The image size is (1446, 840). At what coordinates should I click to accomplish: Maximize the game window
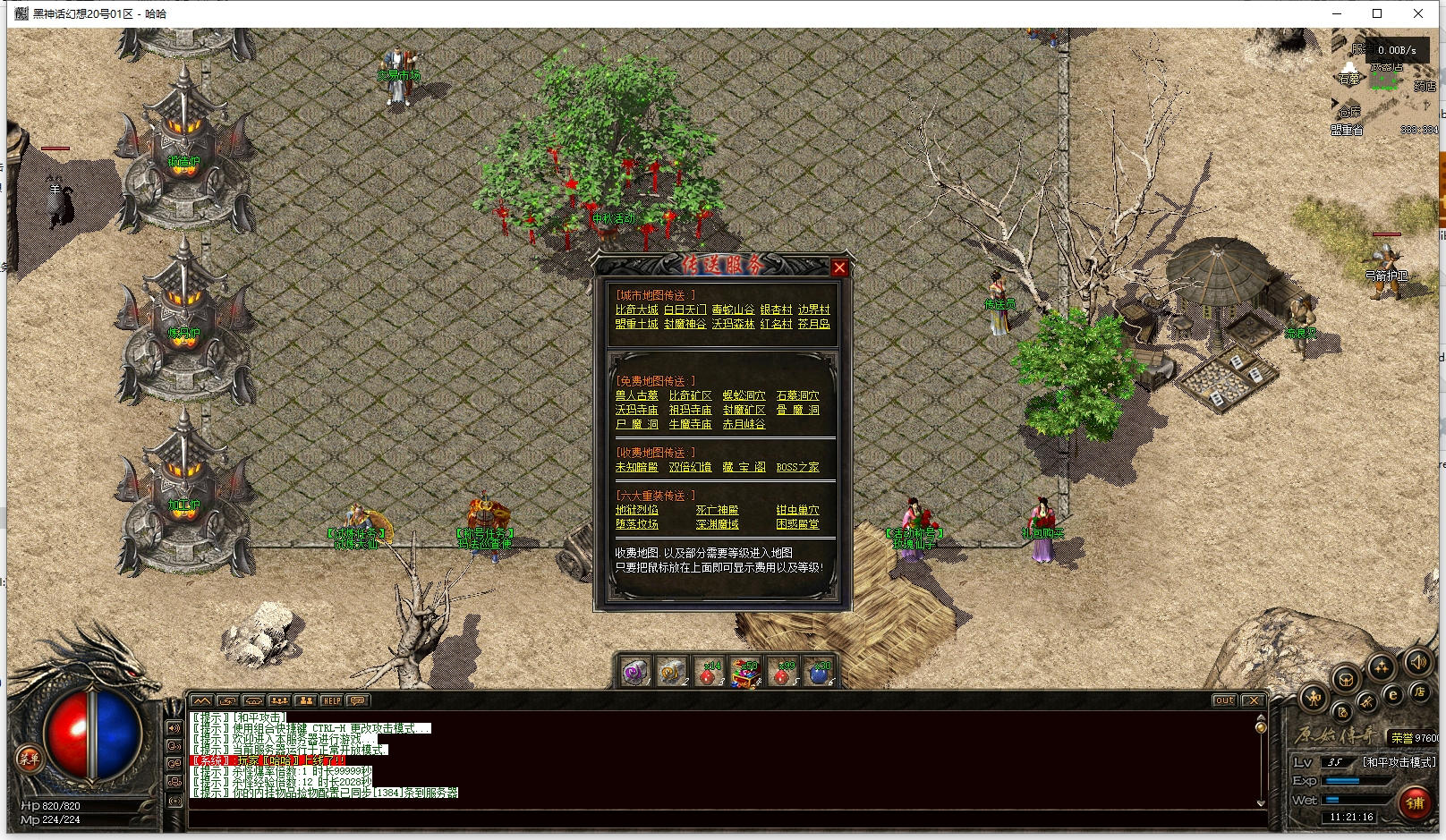coord(1377,13)
